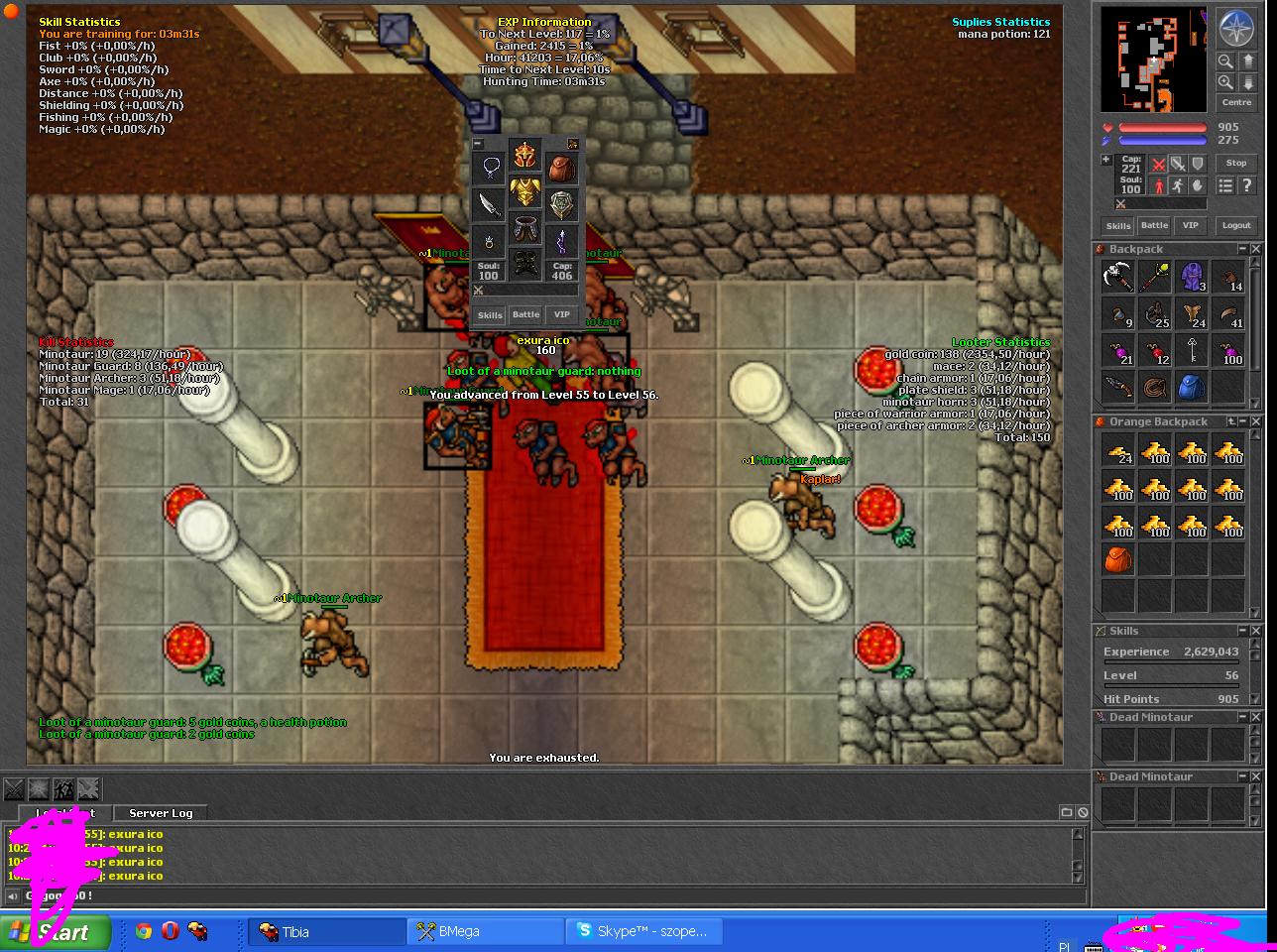1277x952 pixels.
Task: Open the Battle list
Action: click(1154, 226)
